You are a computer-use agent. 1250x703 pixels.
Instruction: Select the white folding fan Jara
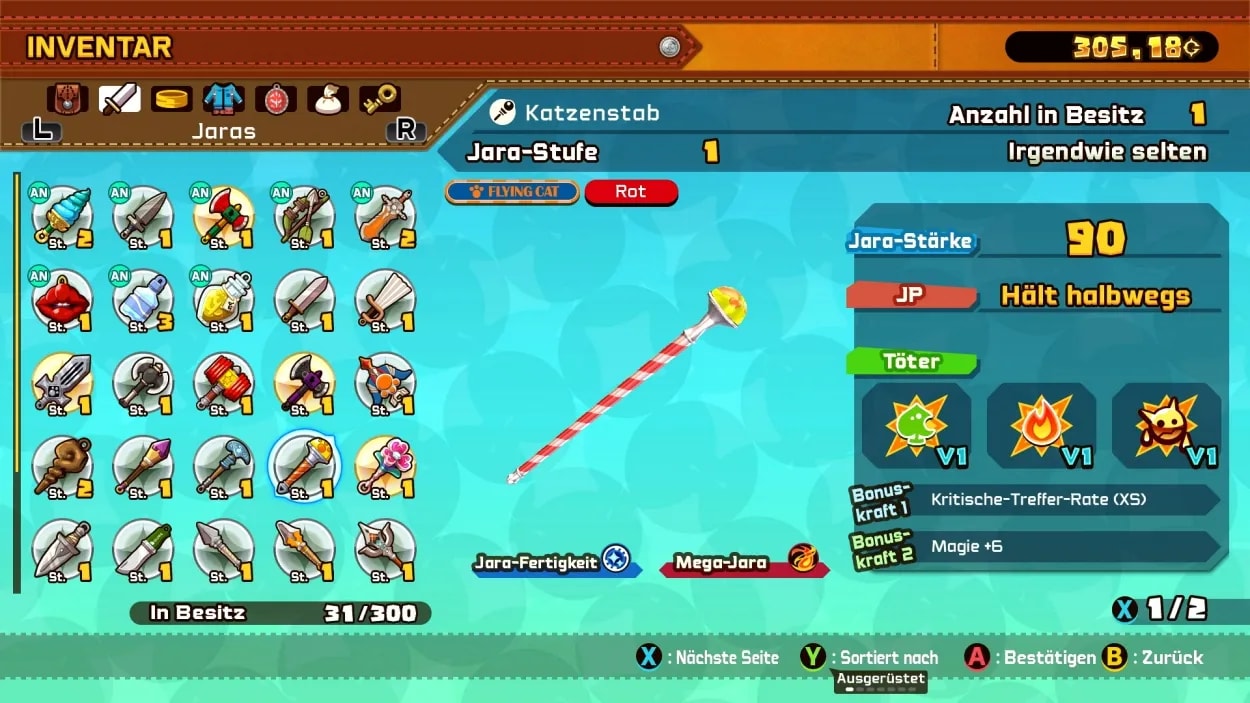click(385, 300)
